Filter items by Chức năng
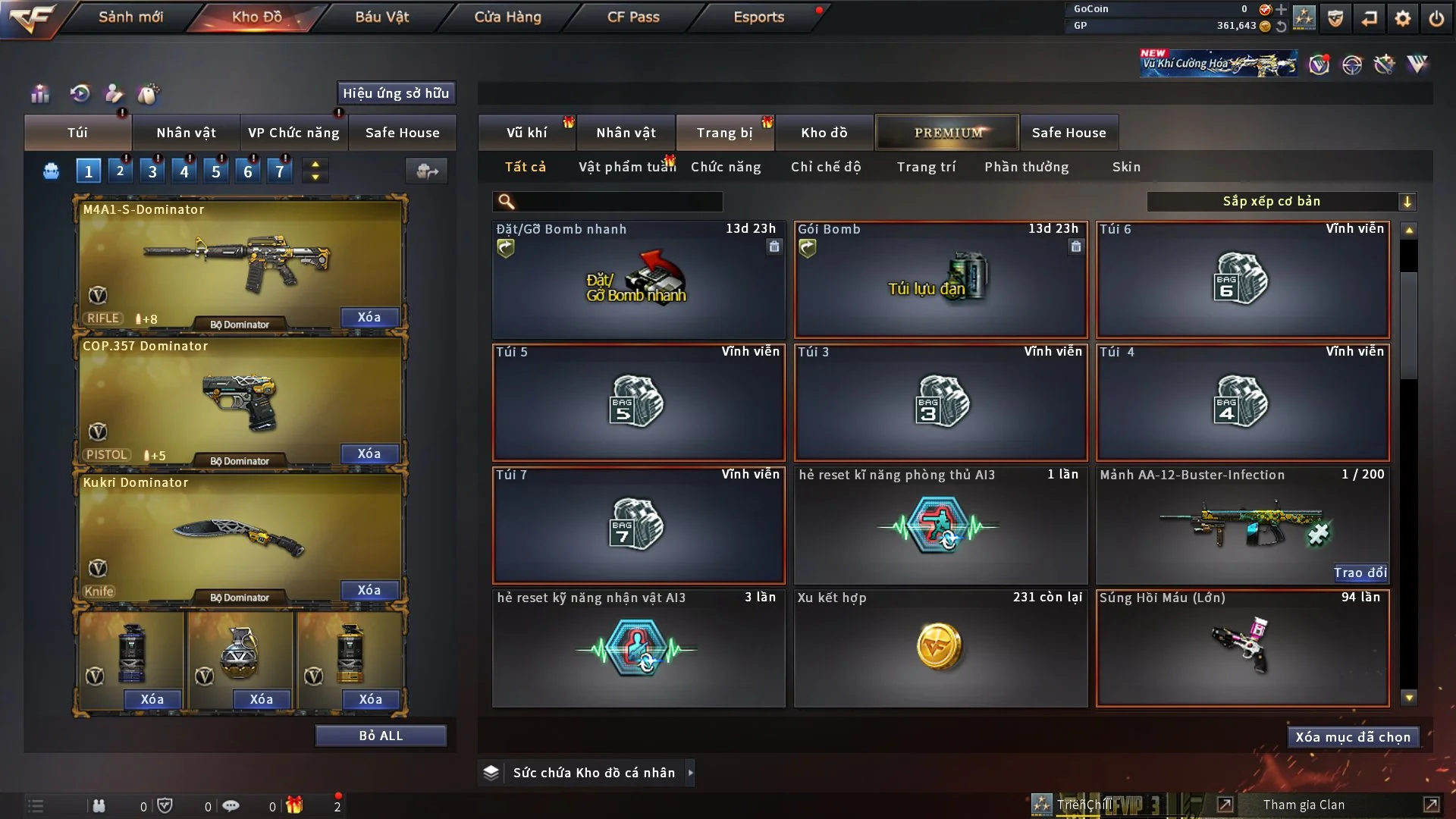This screenshot has height=819, width=1456. [726, 167]
